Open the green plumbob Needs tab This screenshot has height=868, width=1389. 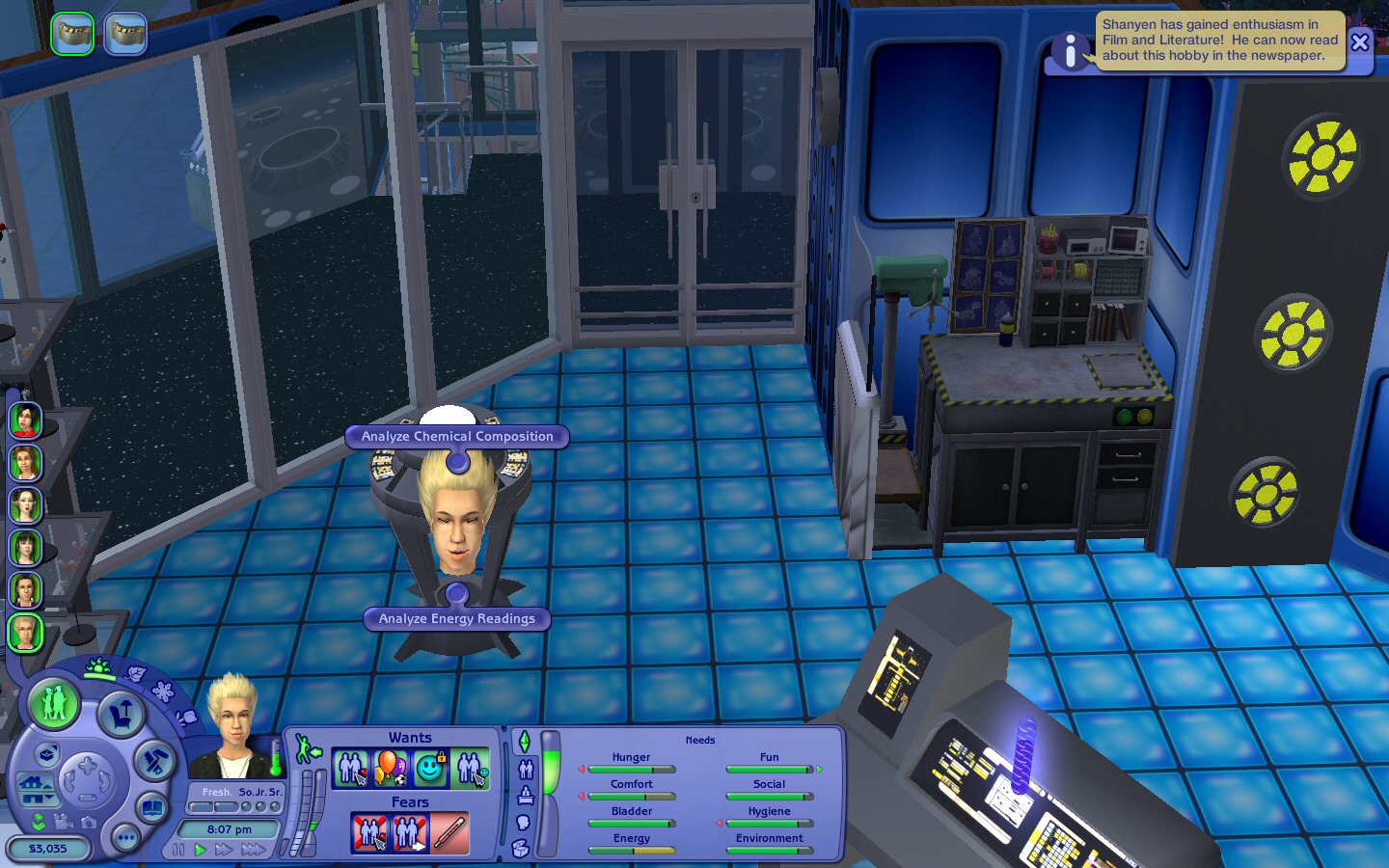point(524,742)
